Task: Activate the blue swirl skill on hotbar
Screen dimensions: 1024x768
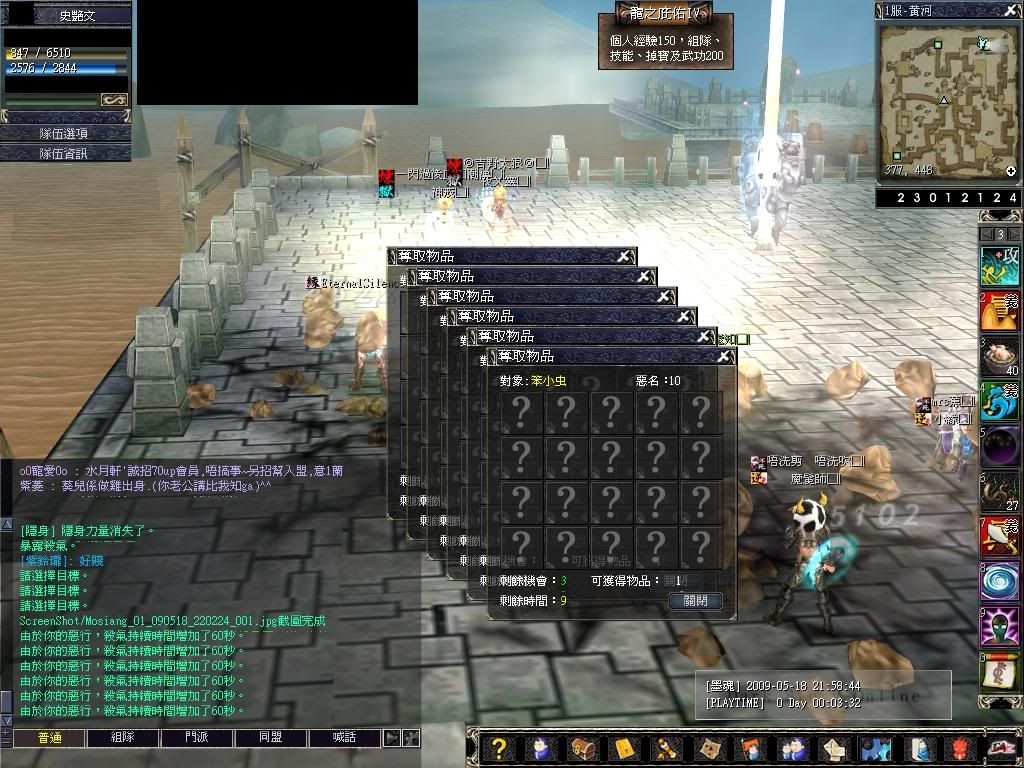Action: pyautogui.click(x=999, y=580)
